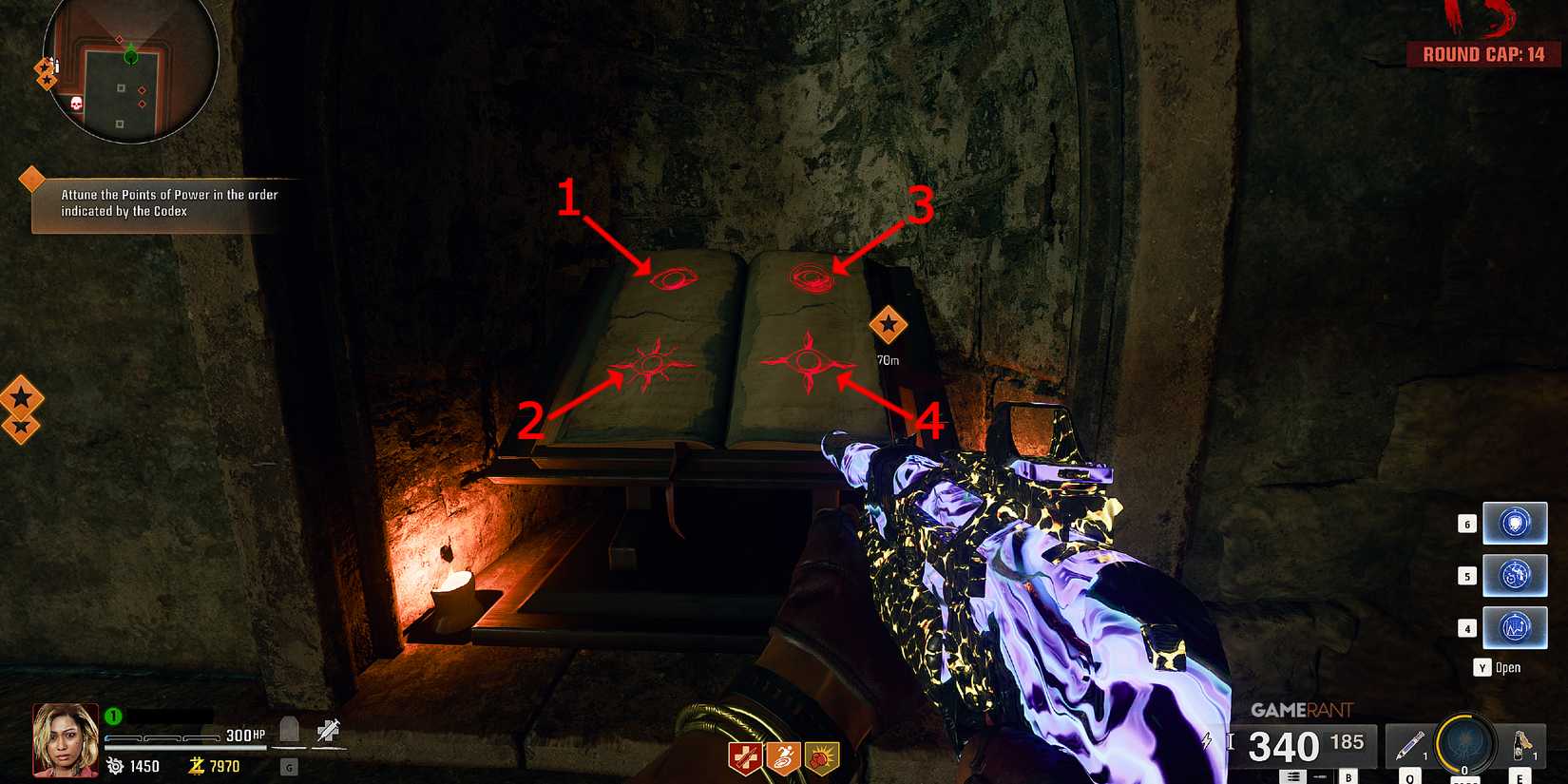Screen dimensions: 1568x784
Task: Open the codex with the Y prompt
Action: click(1484, 667)
